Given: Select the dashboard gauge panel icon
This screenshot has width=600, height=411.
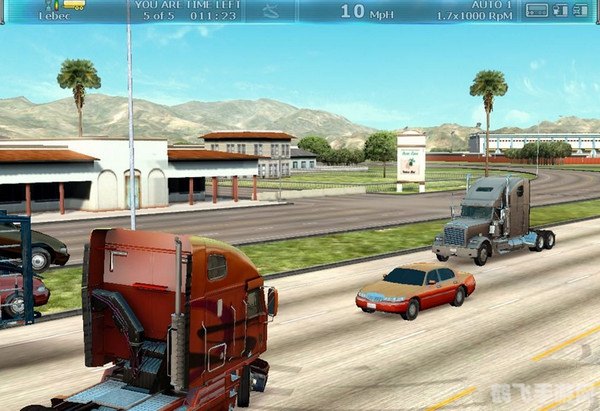Looking at the screenshot, I should (536, 10).
